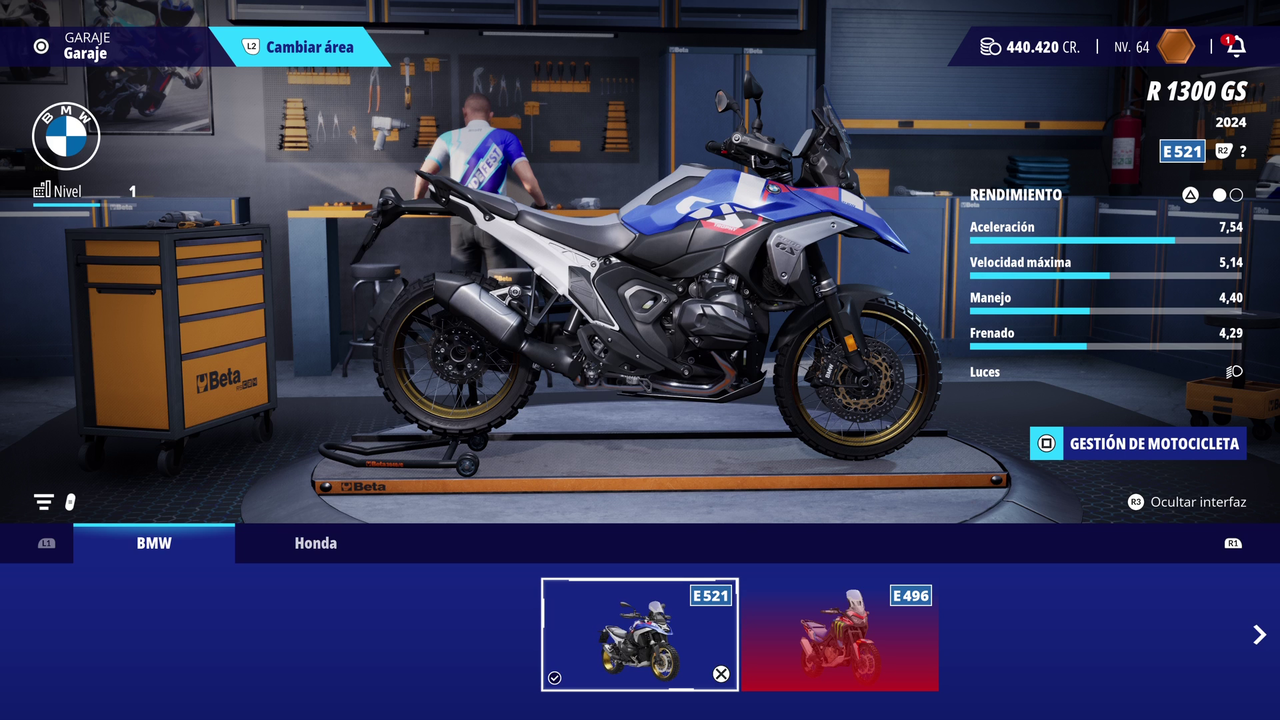The width and height of the screenshot is (1280, 720).
Task: Show next motorcycles with right arrow
Action: tap(1259, 634)
